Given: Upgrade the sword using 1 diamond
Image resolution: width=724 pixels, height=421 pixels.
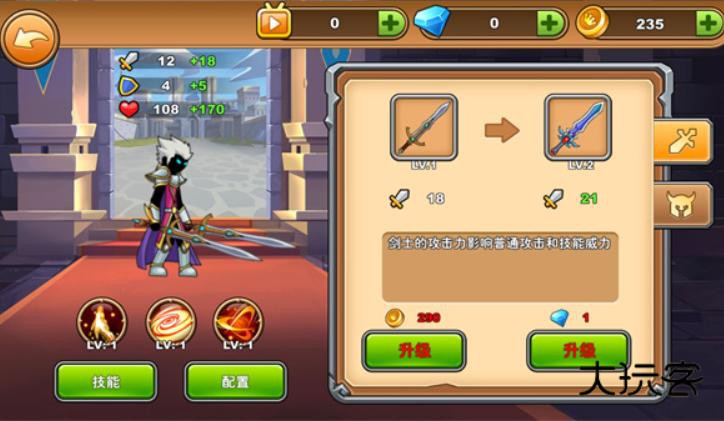Looking at the screenshot, I should click(578, 351).
